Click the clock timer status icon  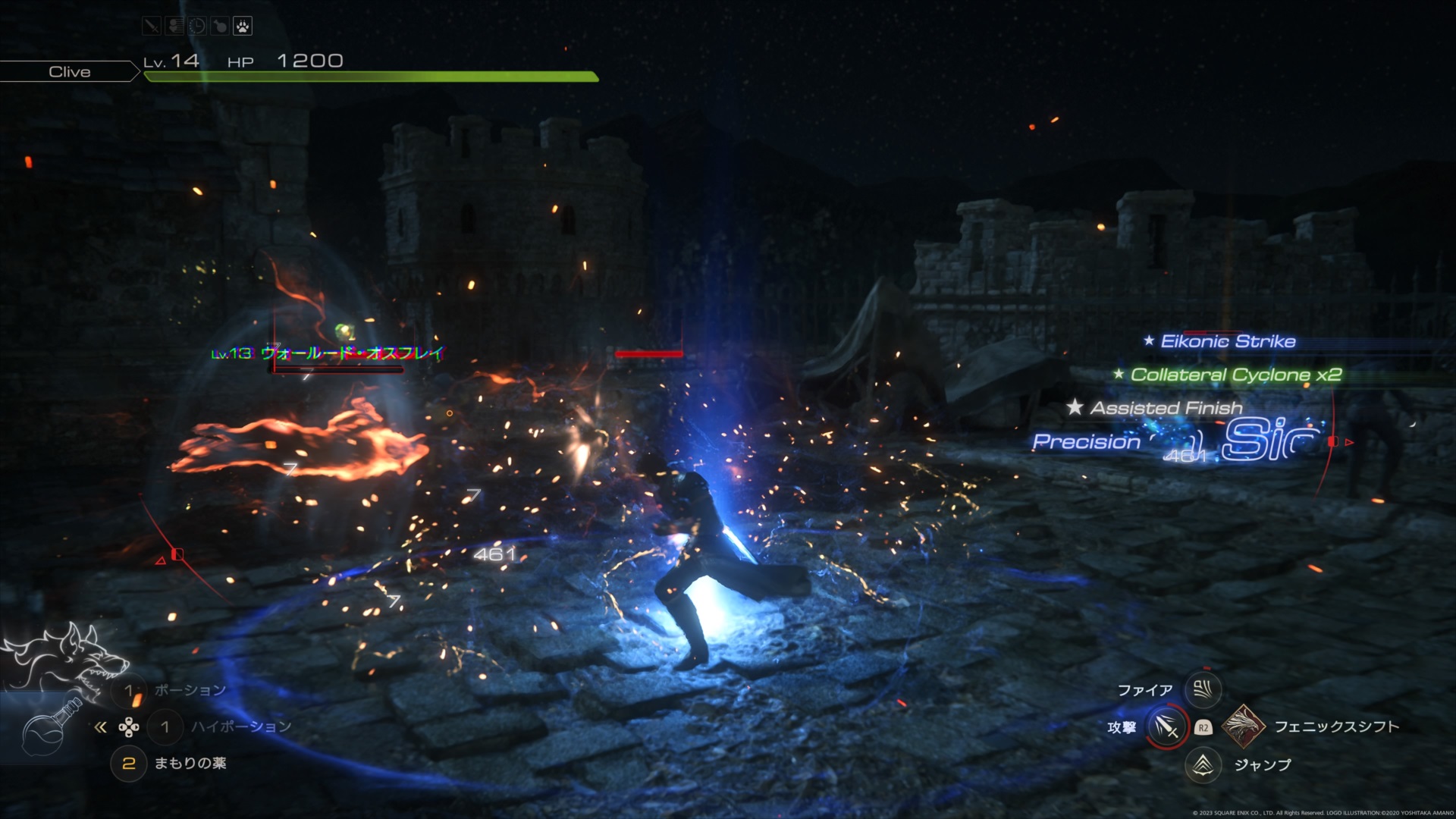197,27
